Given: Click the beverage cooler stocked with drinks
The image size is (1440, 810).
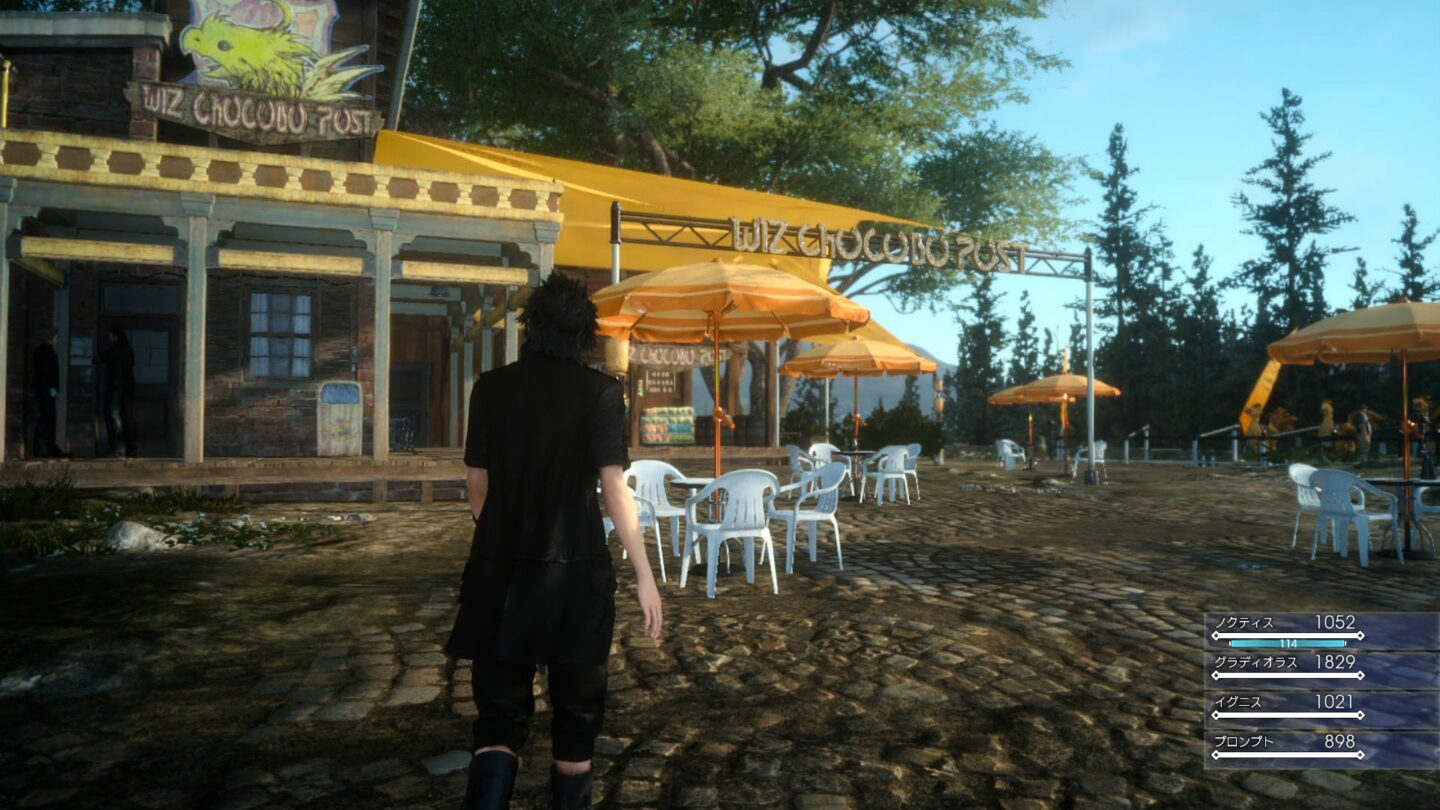Looking at the screenshot, I should coord(667,423).
